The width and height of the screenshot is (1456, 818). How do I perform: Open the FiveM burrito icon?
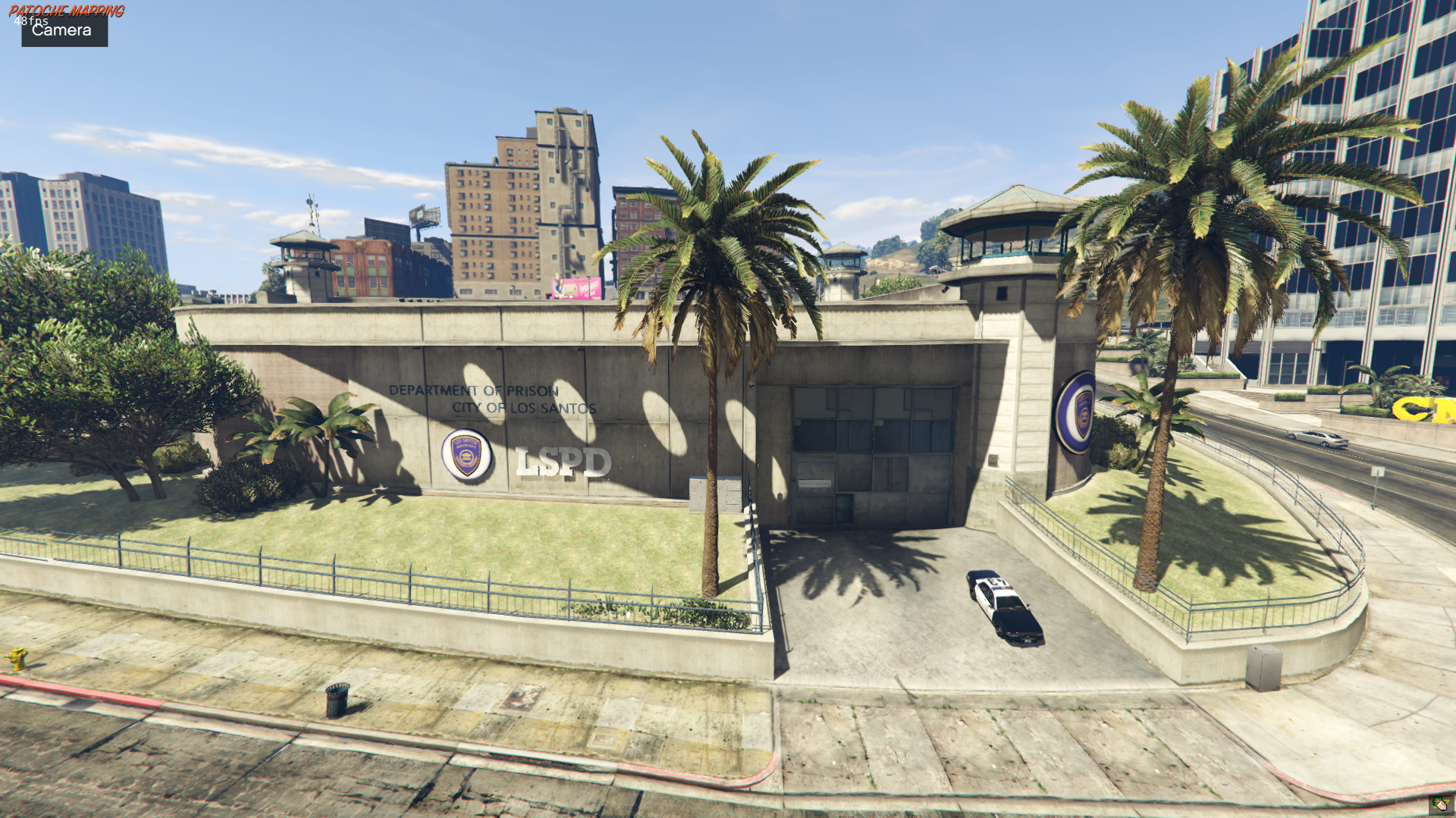tap(1439, 804)
